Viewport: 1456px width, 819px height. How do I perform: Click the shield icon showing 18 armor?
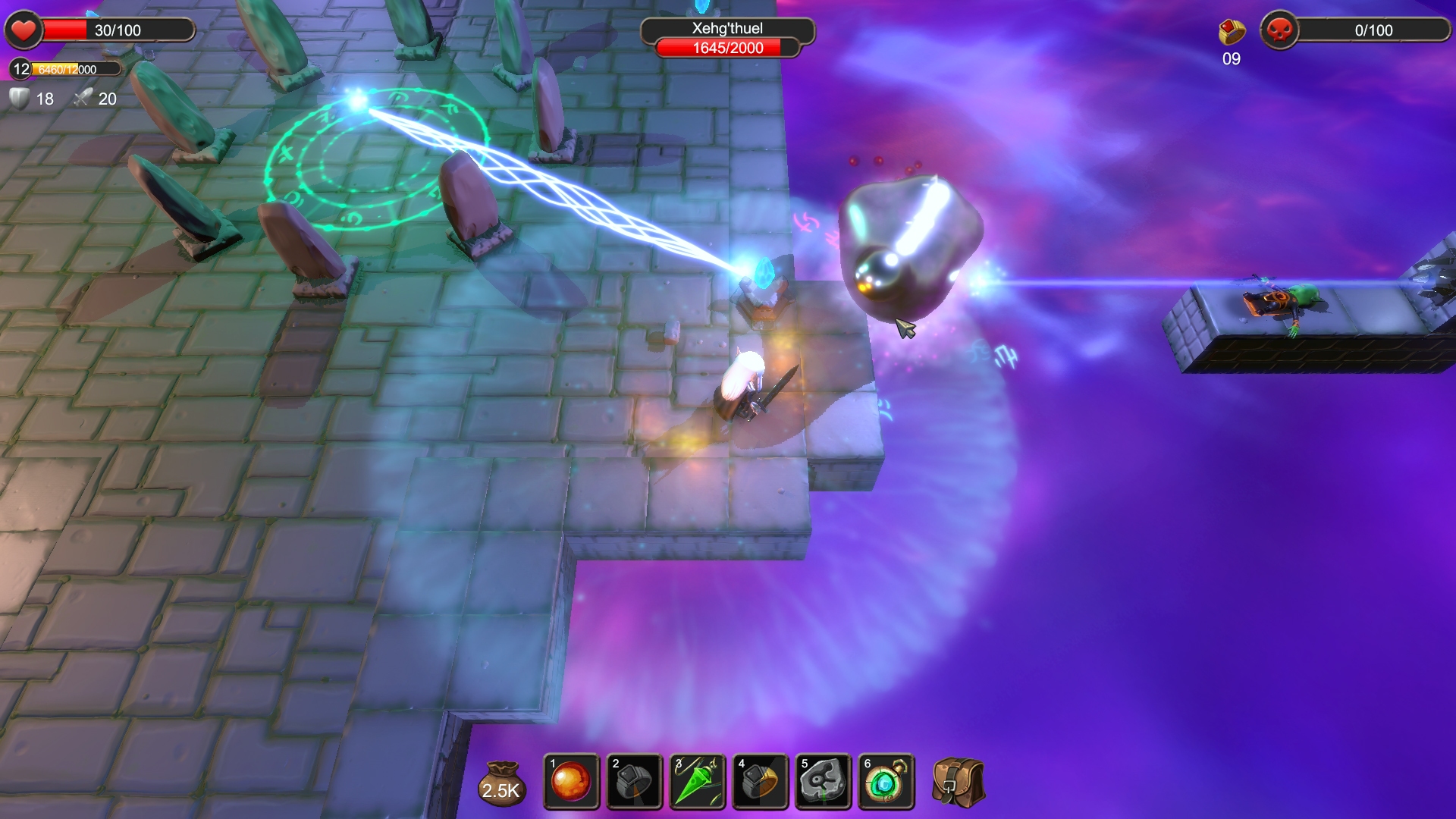tap(17, 99)
